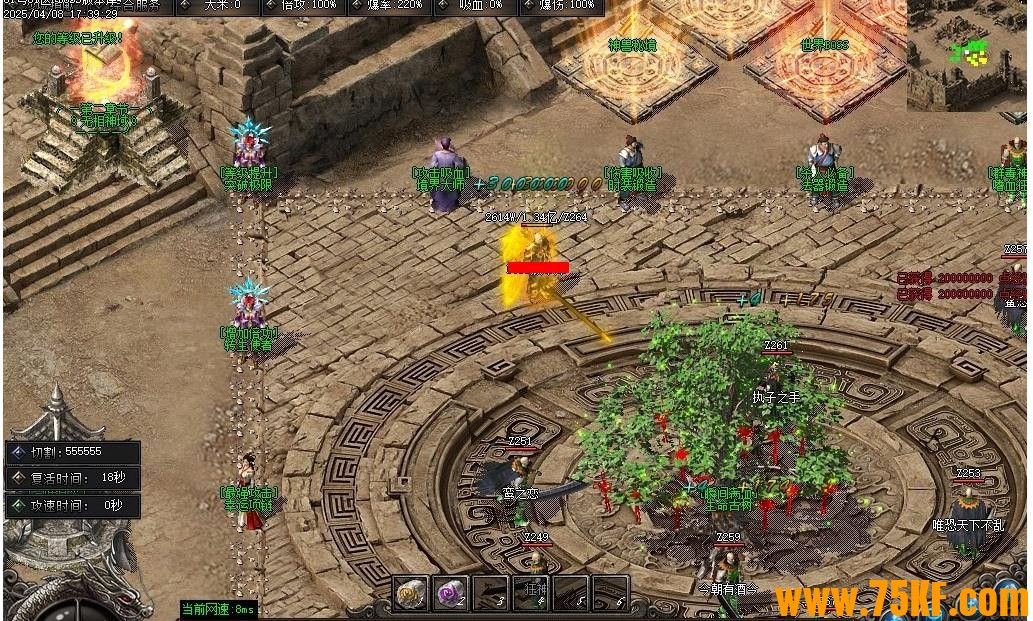The image size is (1033, 621).
Task: Use the gold swirl stone in hotbar slot 1
Action: coord(411,593)
